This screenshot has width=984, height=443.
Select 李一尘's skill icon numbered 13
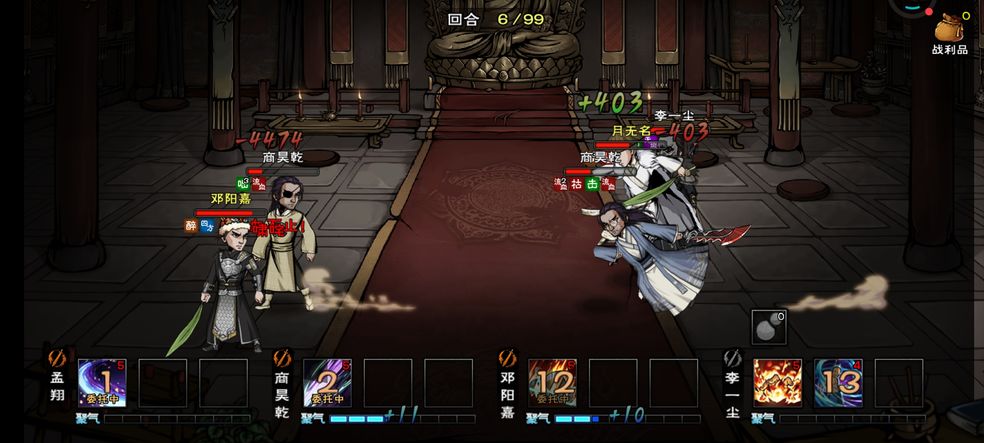point(838,383)
